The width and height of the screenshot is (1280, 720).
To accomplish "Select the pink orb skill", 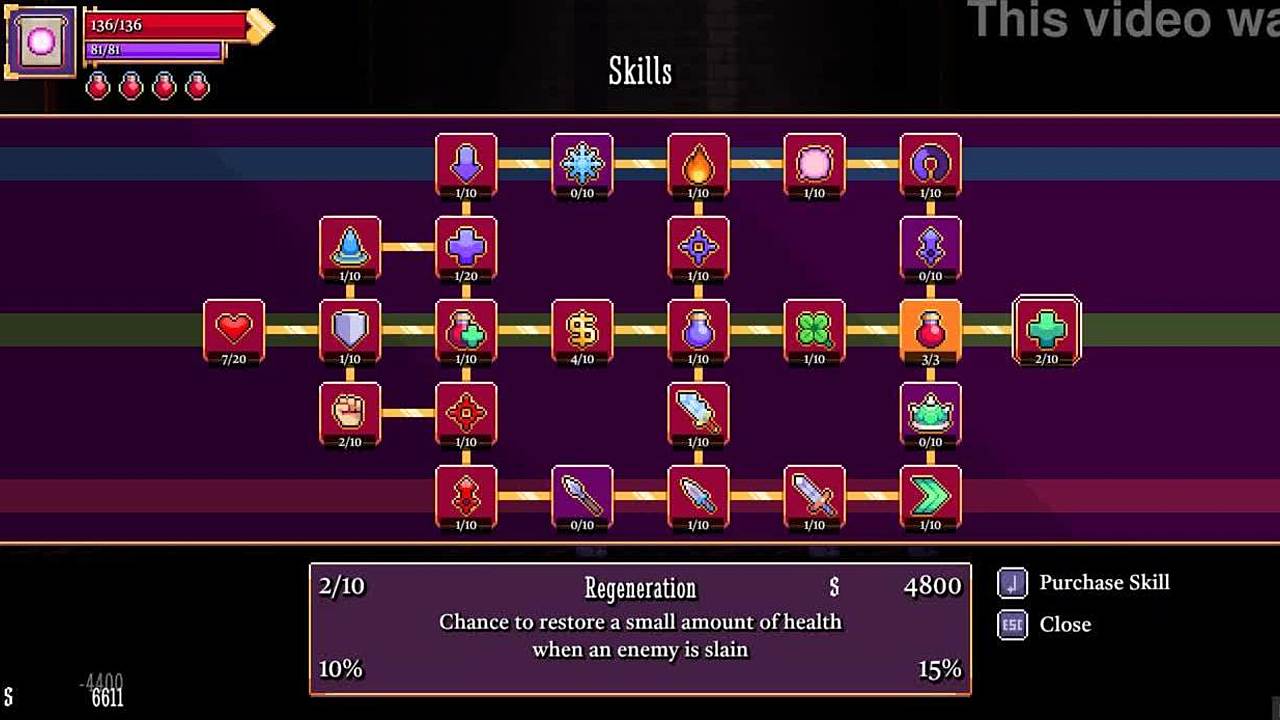I will click(814, 163).
